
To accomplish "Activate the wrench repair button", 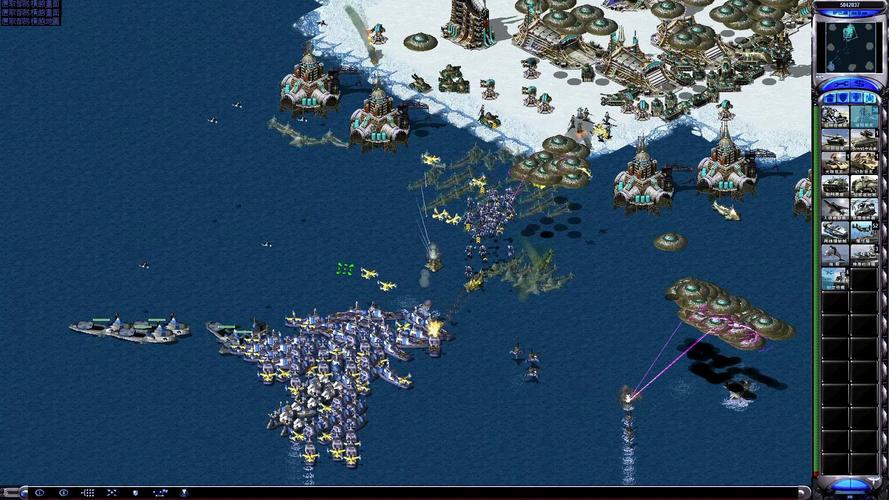I will (838, 84).
